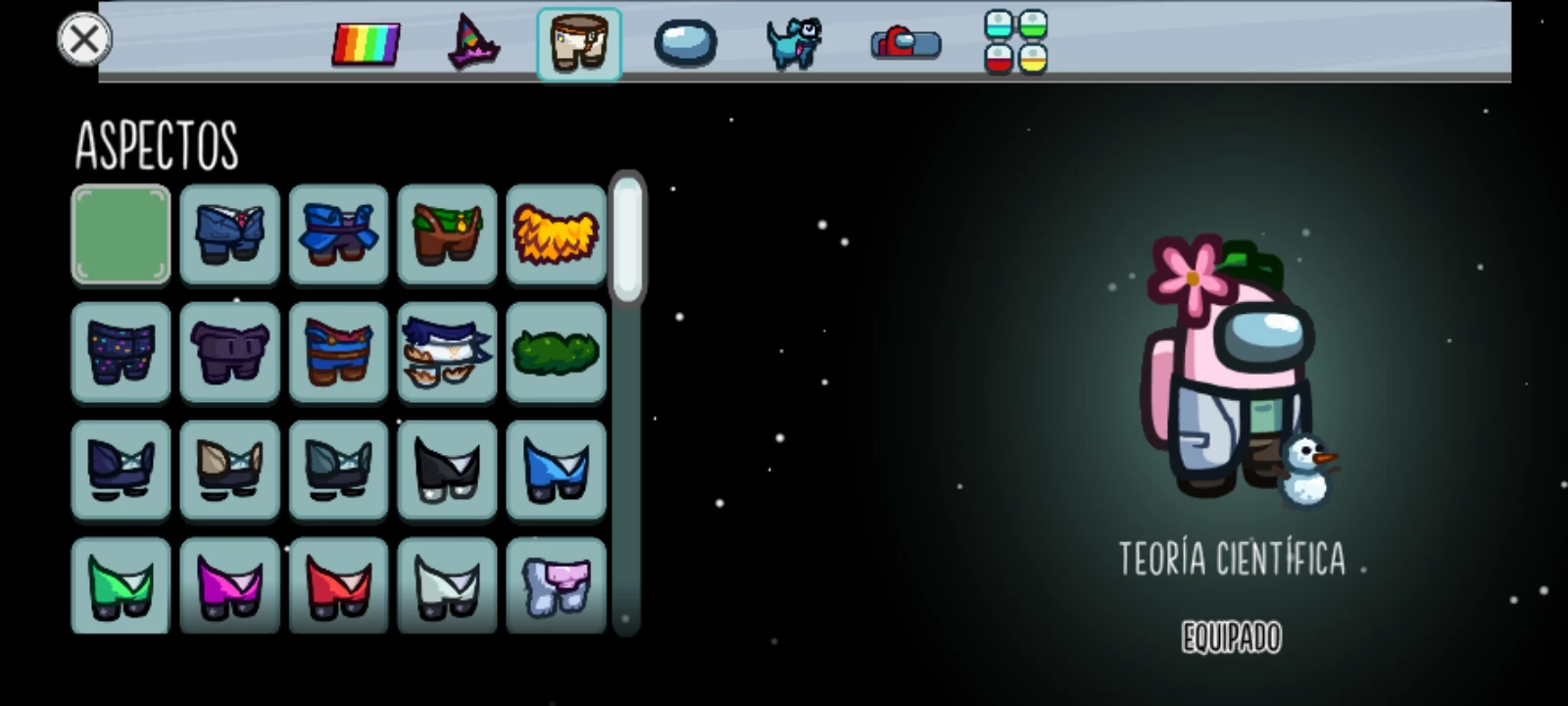Open the four-crewmate cube tab
The image size is (1568, 706).
1015,43
